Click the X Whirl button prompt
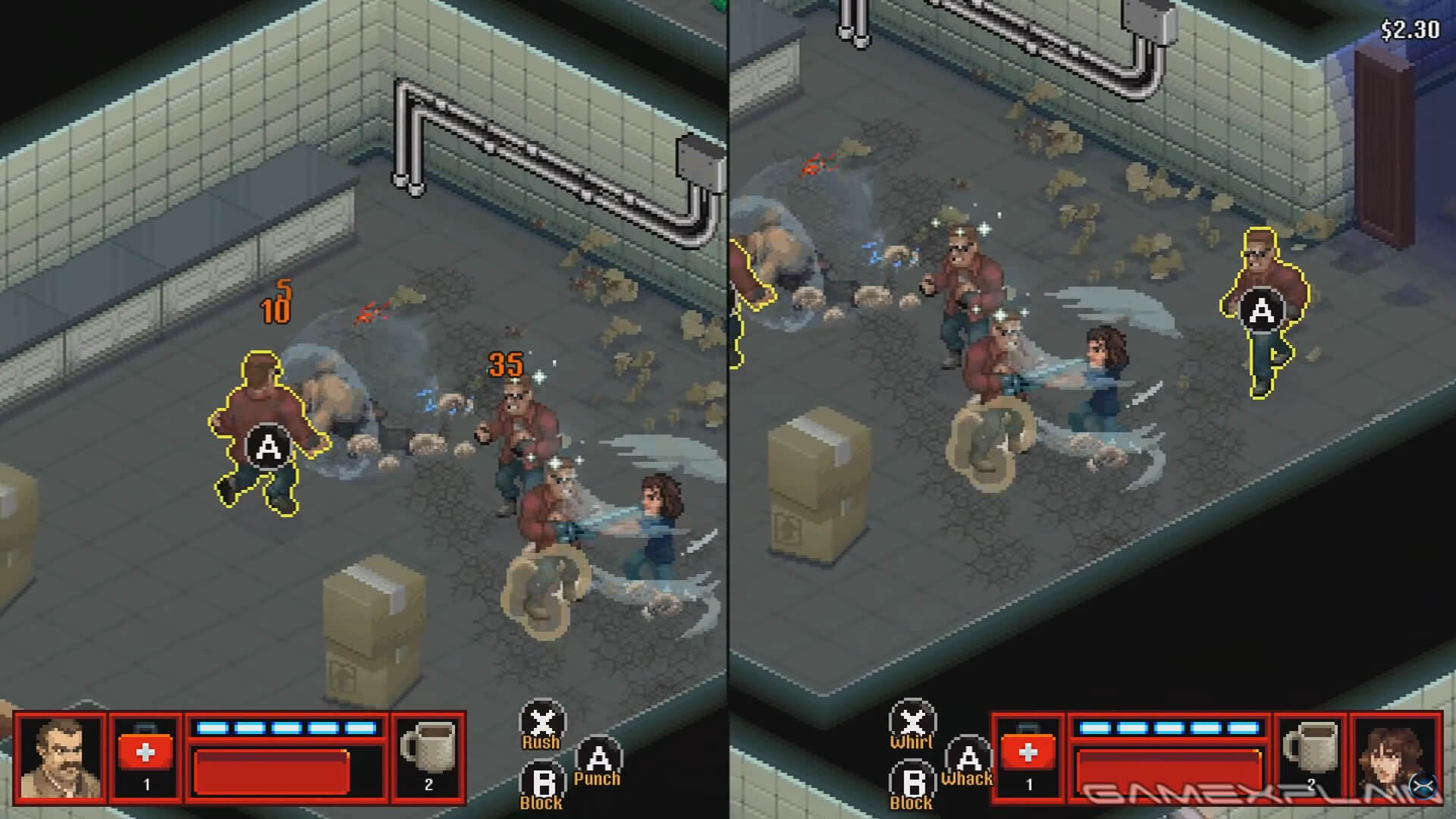This screenshot has height=819, width=1456. 914,724
